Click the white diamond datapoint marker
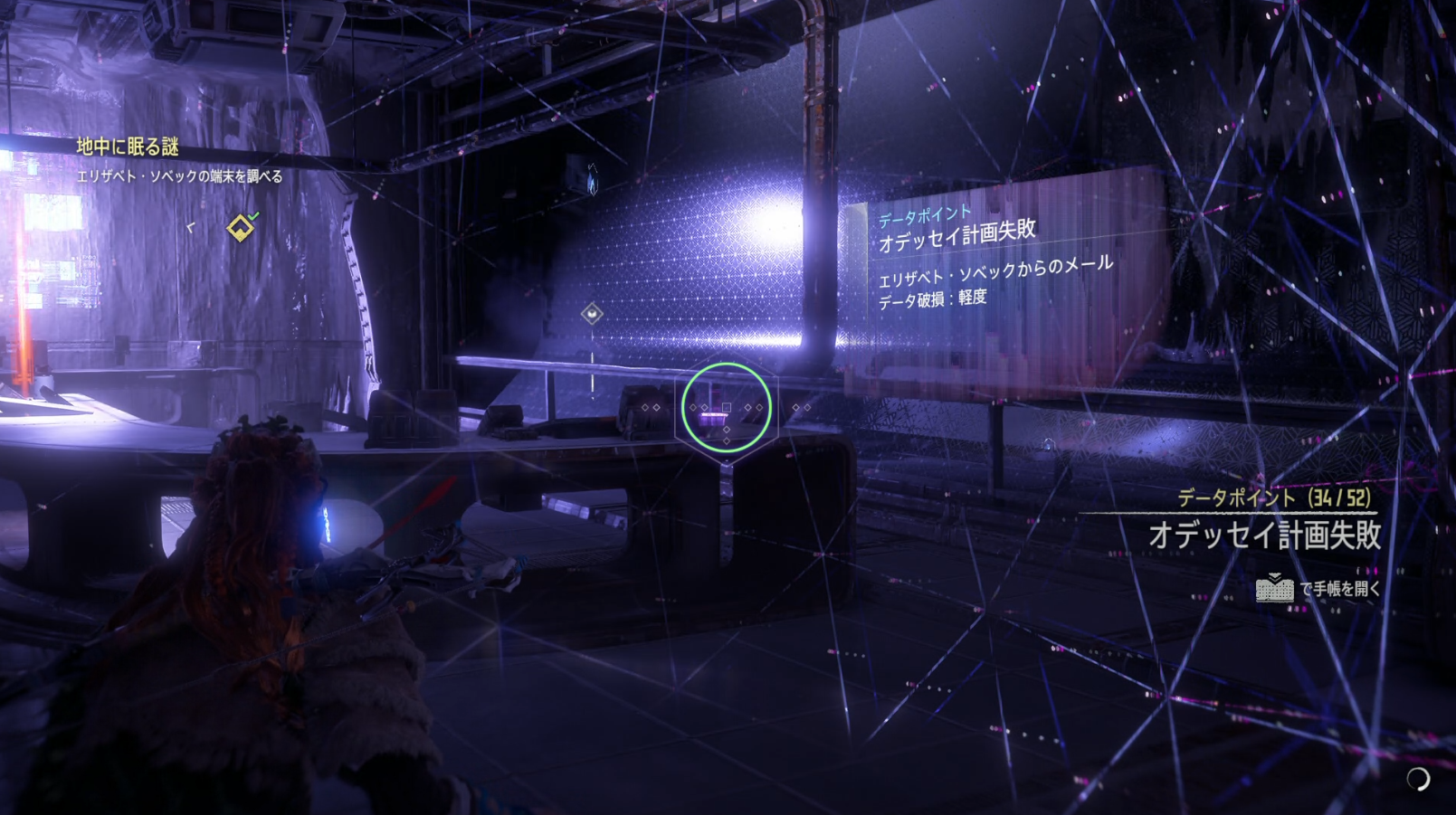Image resolution: width=1456 pixels, height=815 pixels. pos(592,314)
